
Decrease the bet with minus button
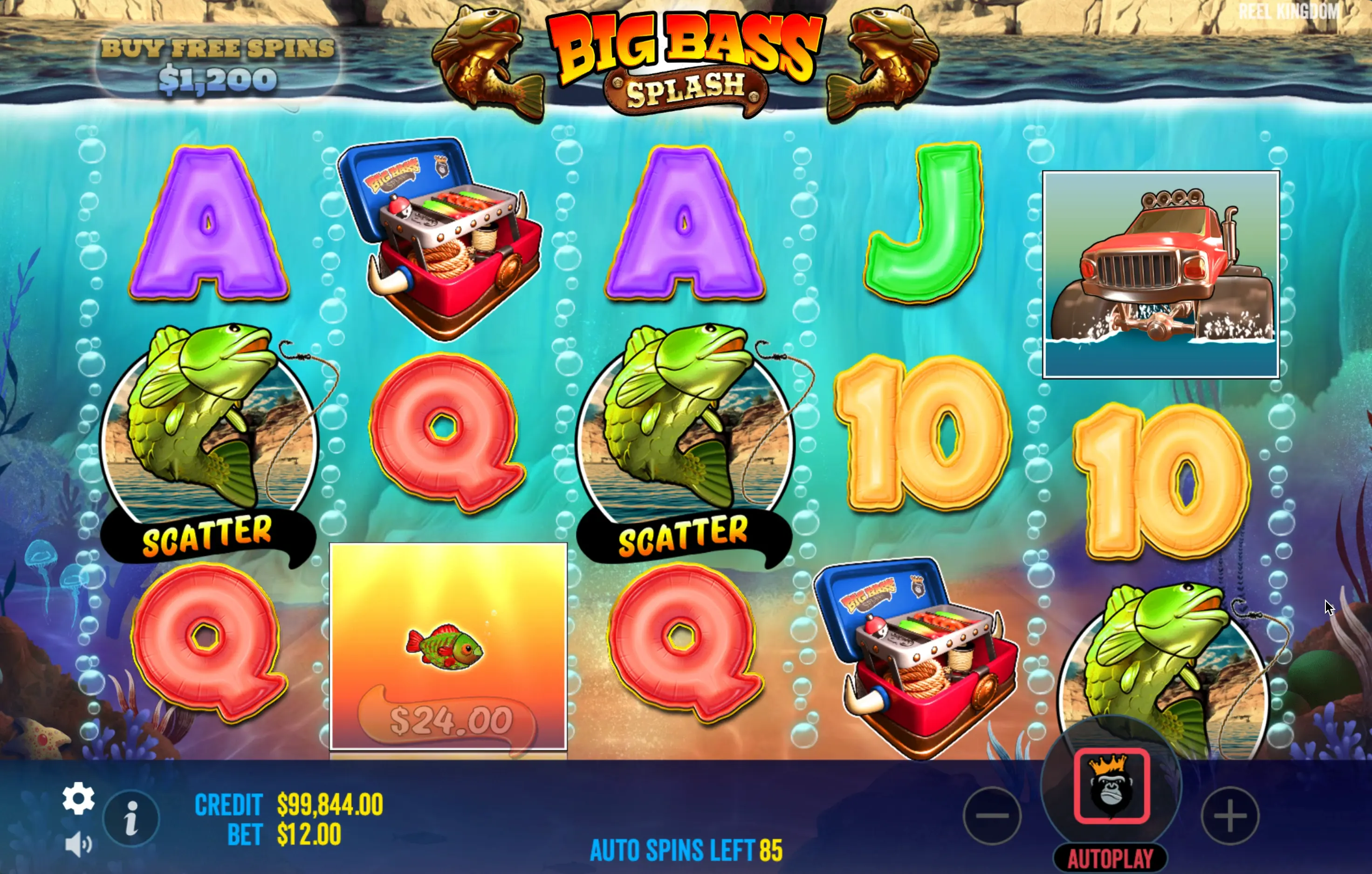coord(992,815)
